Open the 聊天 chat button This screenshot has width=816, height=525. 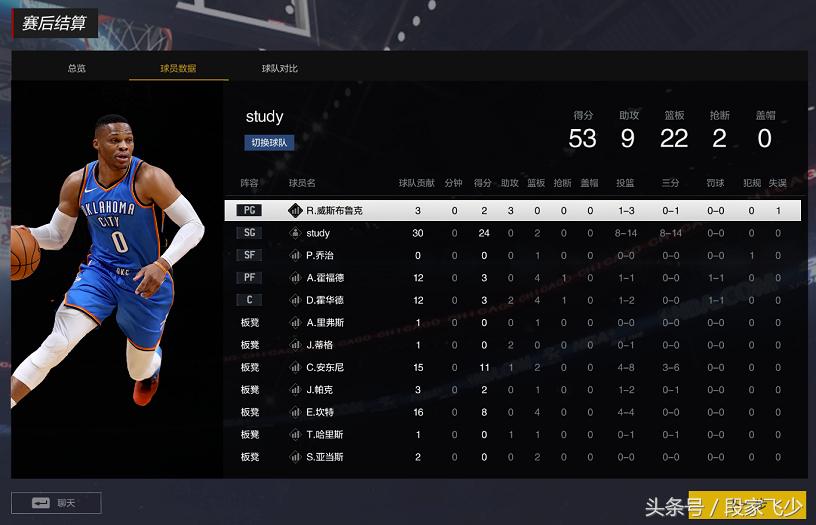point(56,502)
